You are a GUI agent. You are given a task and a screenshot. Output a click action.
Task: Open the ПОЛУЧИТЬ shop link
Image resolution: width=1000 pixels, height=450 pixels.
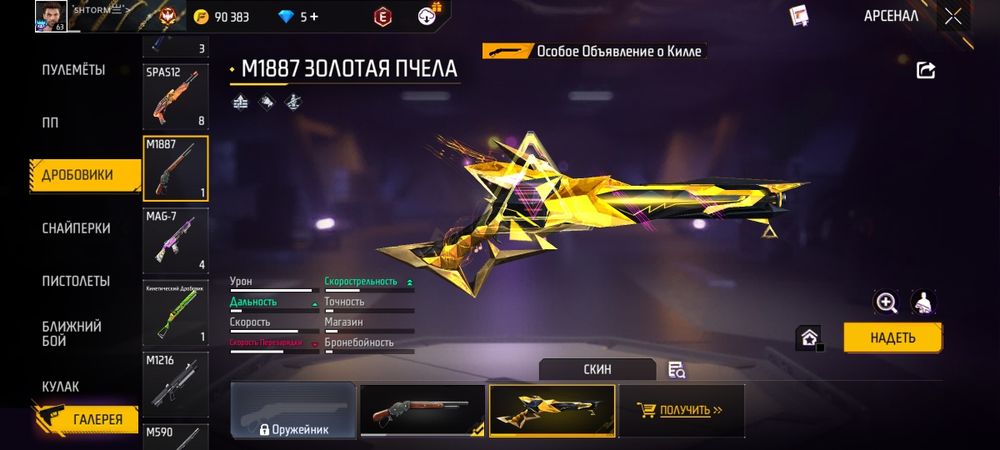[681, 410]
